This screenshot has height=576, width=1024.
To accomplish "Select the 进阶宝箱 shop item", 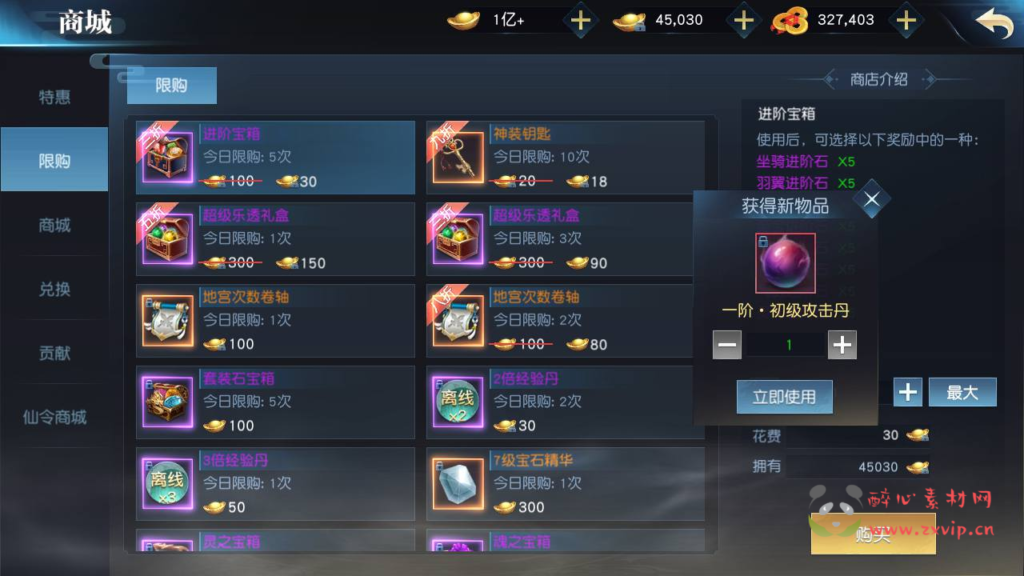I will [x=275, y=158].
